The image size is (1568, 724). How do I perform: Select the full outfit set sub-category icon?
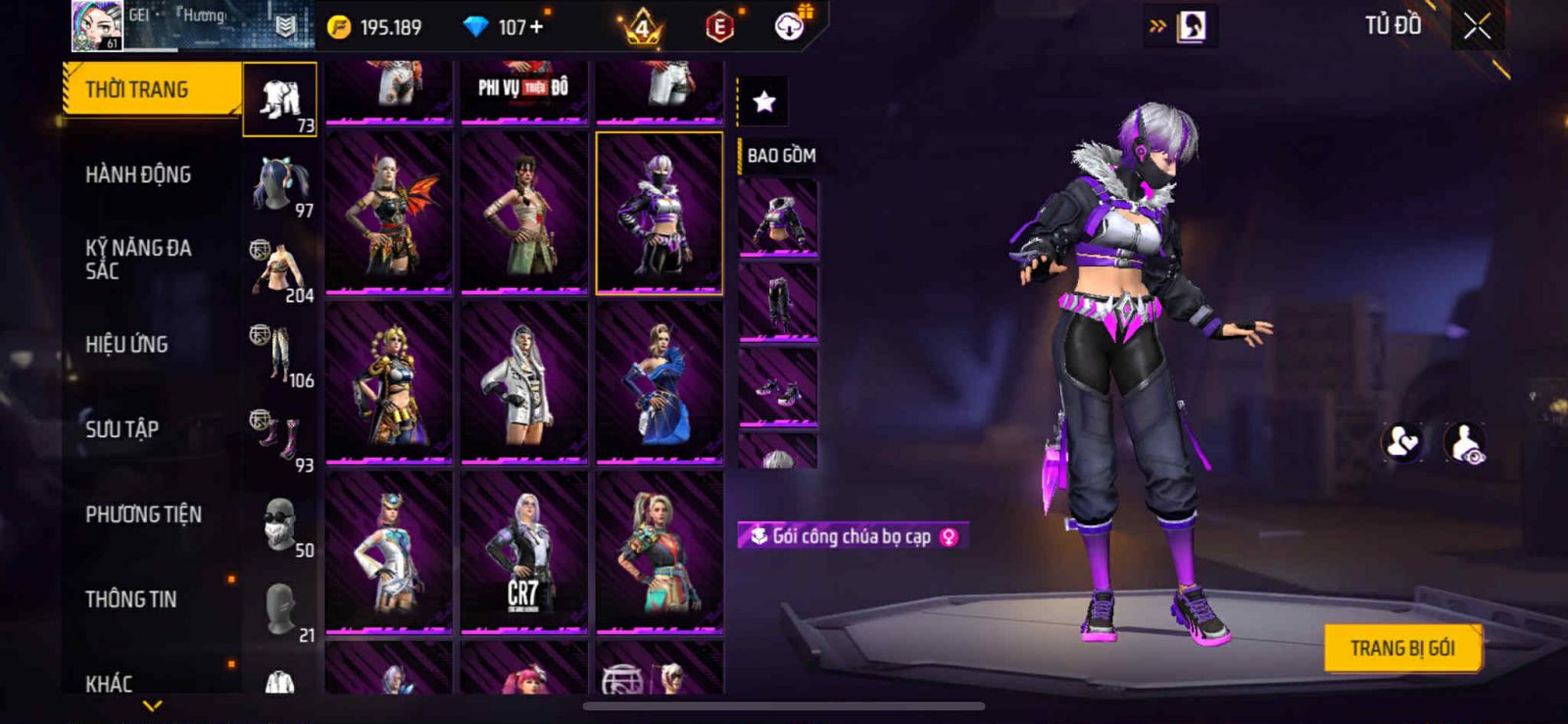click(279, 100)
